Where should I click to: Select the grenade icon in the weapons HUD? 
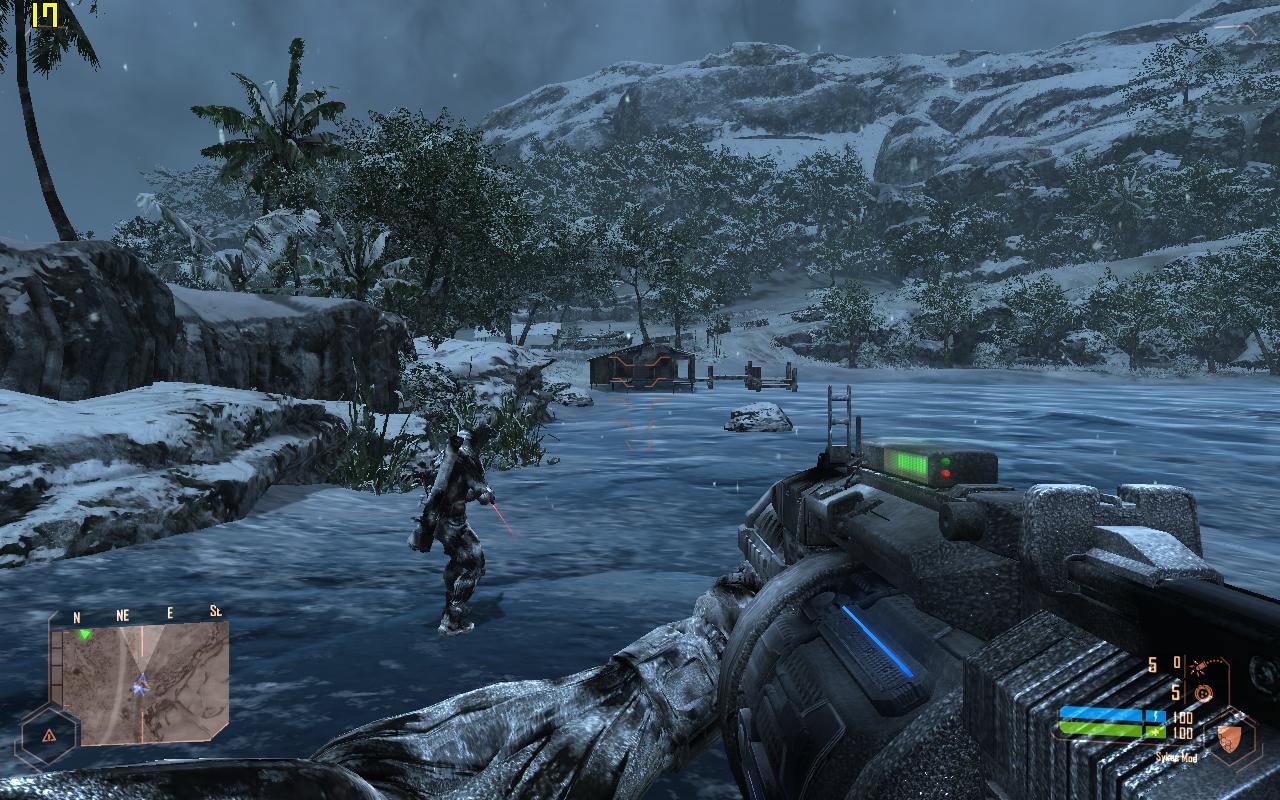tap(1204, 692)
